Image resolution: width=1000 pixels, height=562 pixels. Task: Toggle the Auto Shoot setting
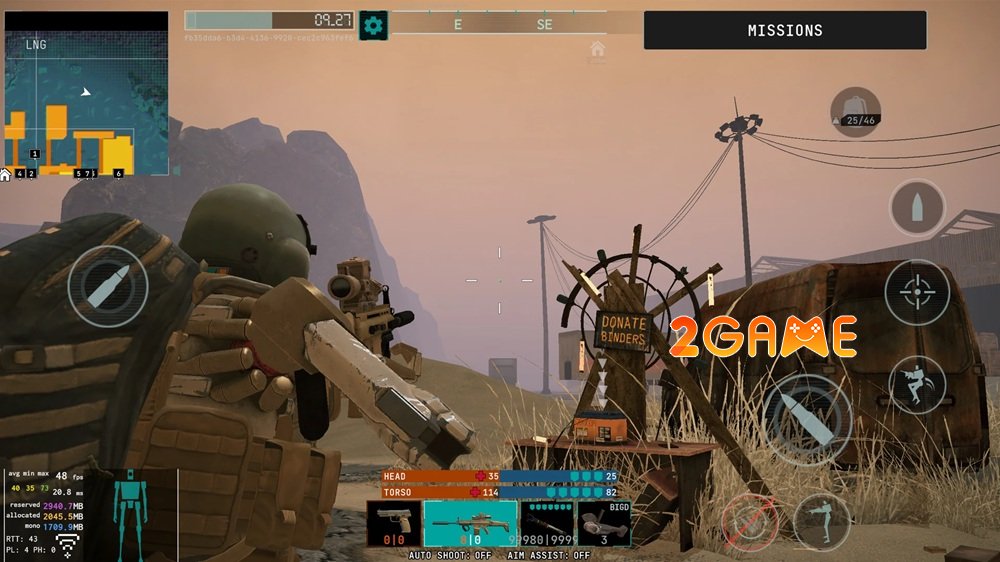(450, 555)
